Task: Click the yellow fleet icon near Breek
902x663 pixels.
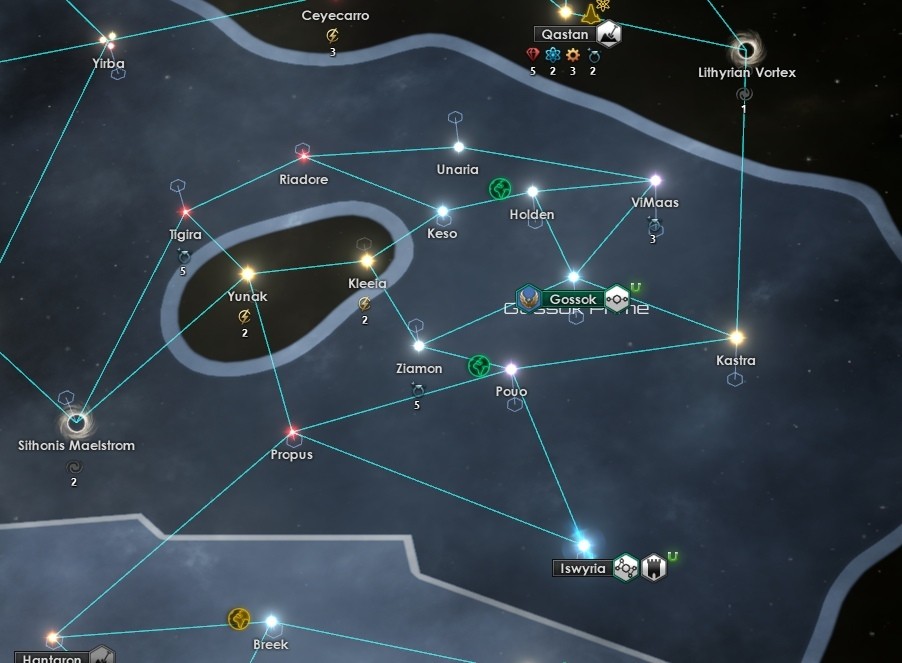Action: (238, 619)
